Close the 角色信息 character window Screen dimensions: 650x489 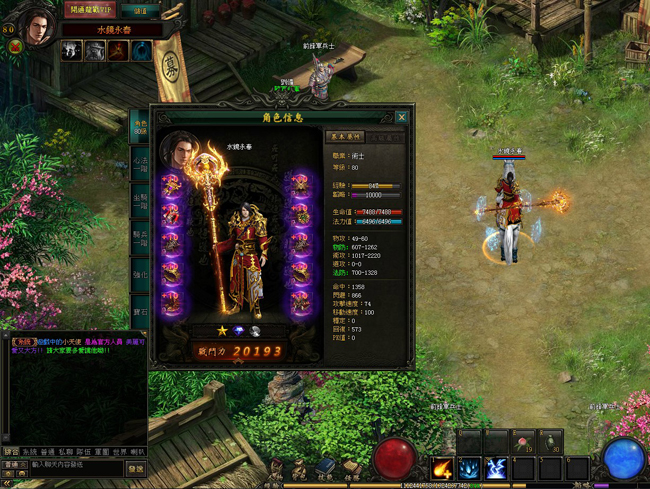(402, 117)
